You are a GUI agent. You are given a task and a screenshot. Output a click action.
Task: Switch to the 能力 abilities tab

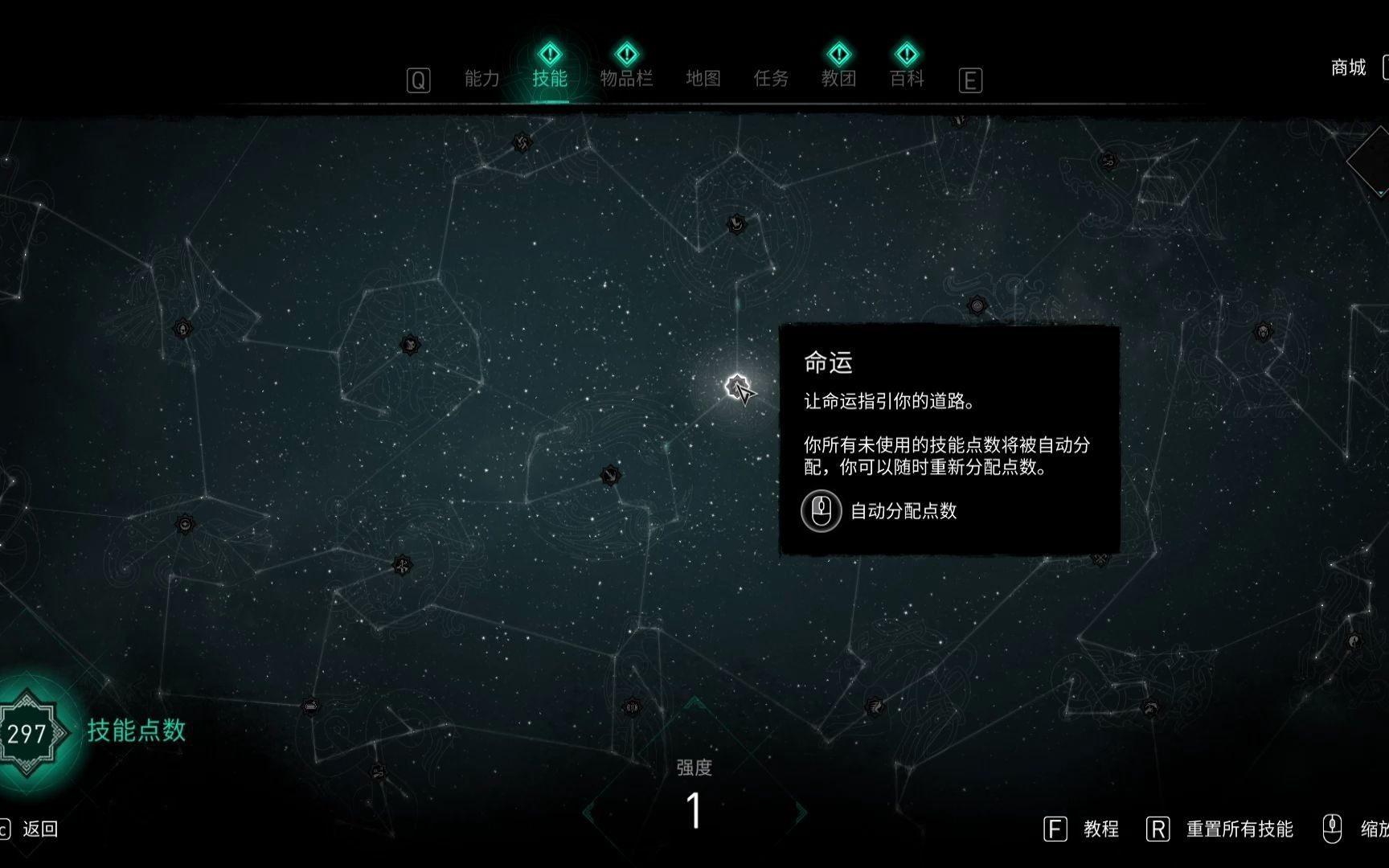pyautogui.click(x=481, y=79)
